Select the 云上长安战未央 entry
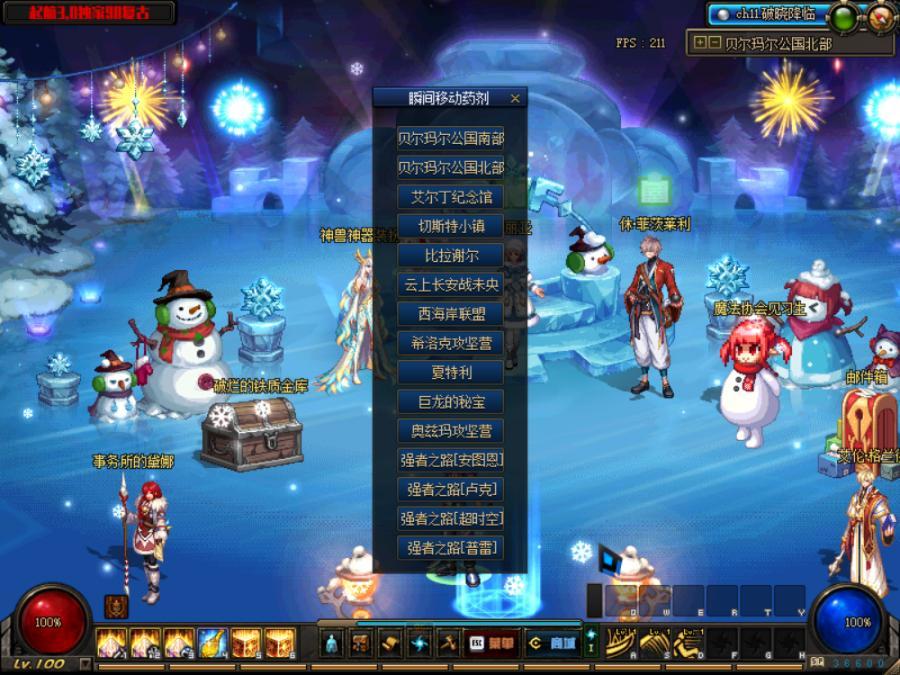This screenshot has height=675, width=900. (x=450, y=284)
